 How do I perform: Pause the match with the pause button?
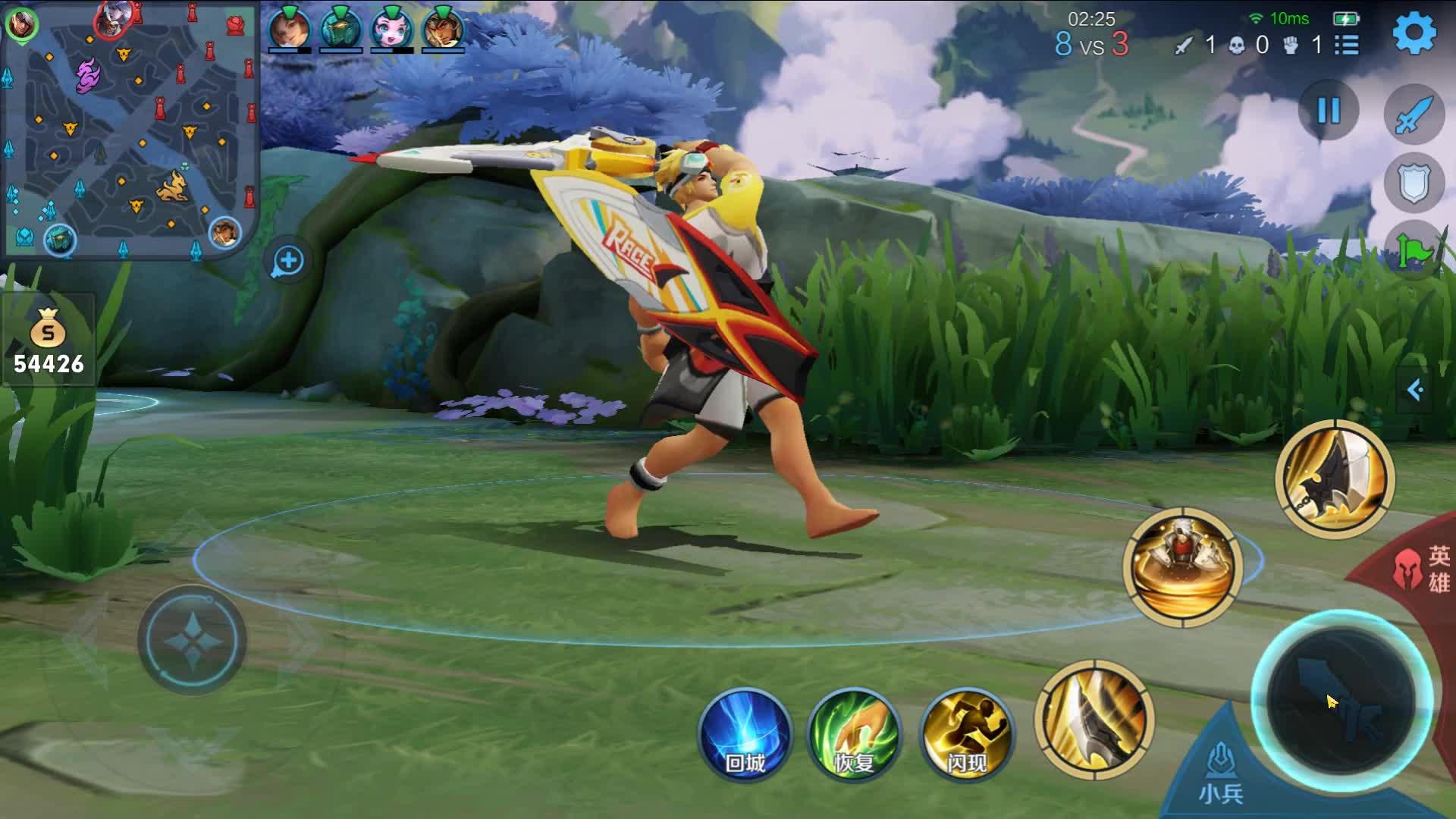click(1329, 111)
